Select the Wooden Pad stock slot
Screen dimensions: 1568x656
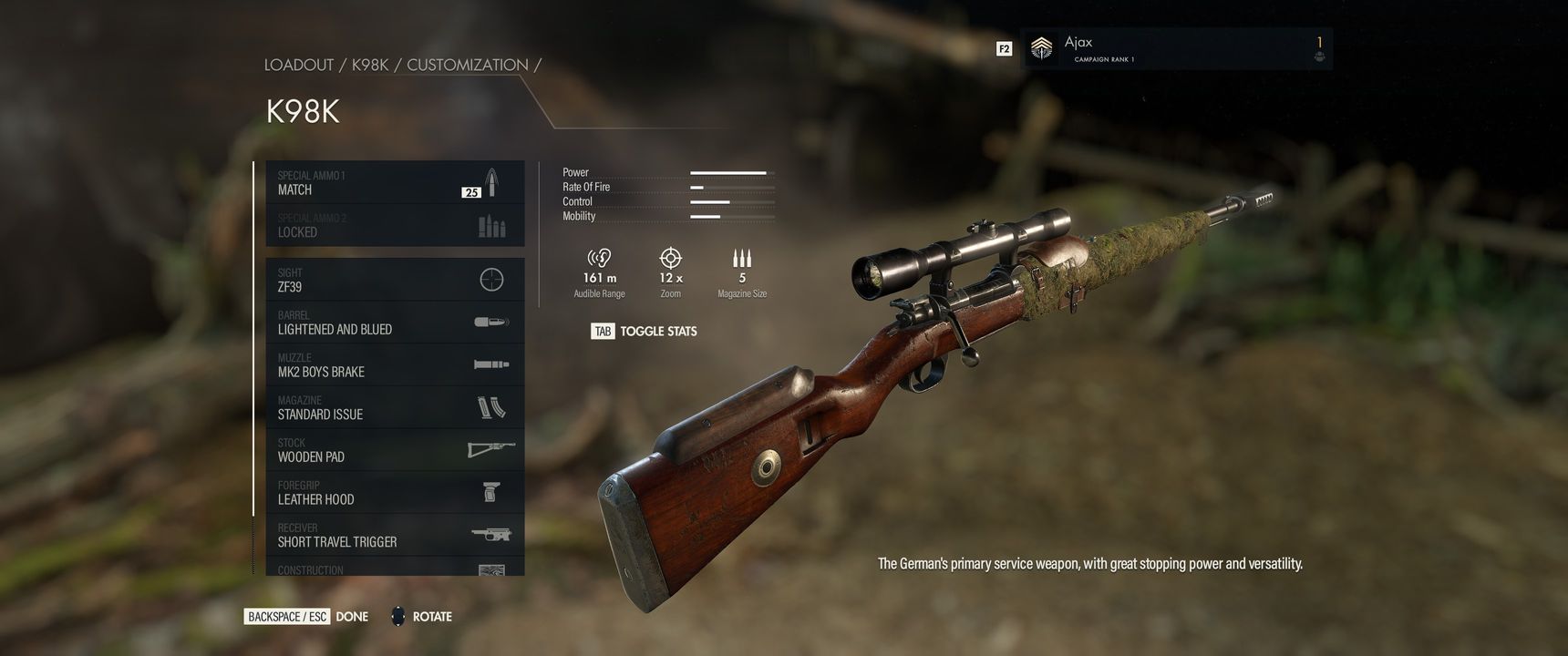click(395, 450)
